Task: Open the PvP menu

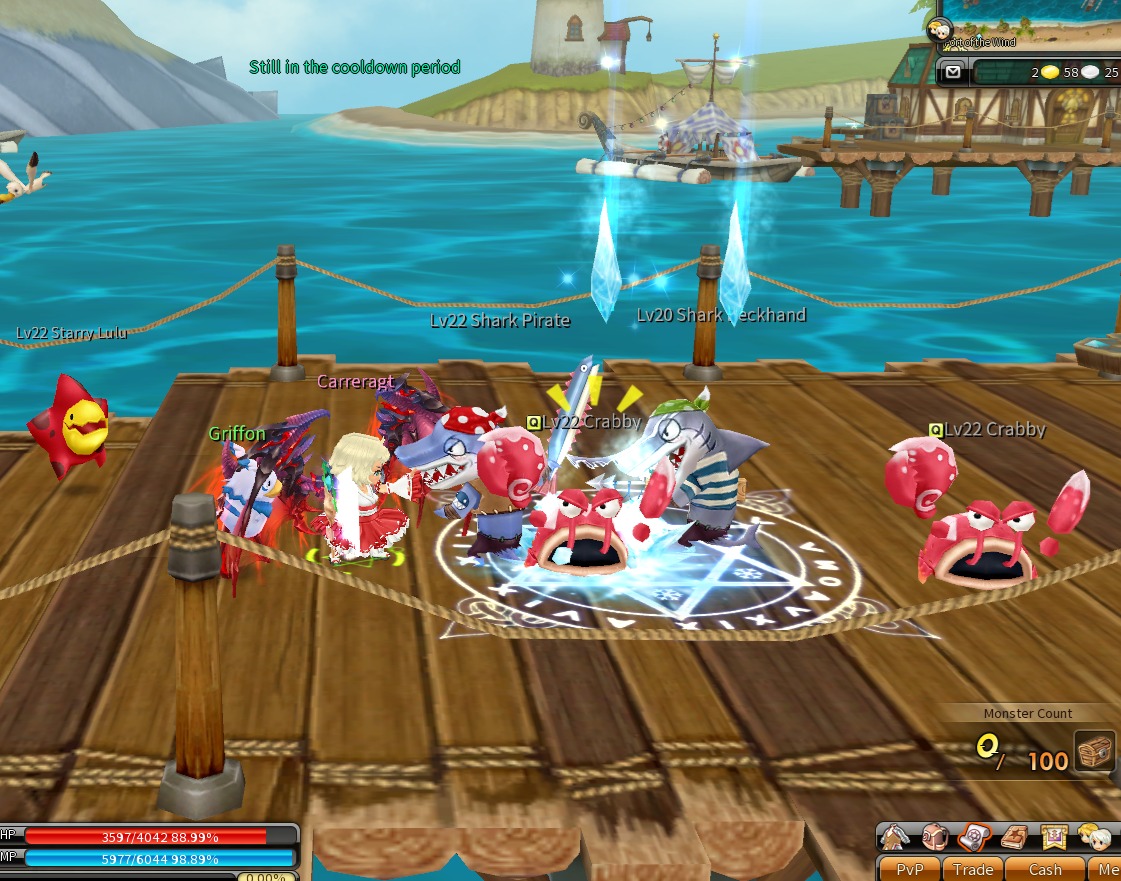Action: pos(909,869)
